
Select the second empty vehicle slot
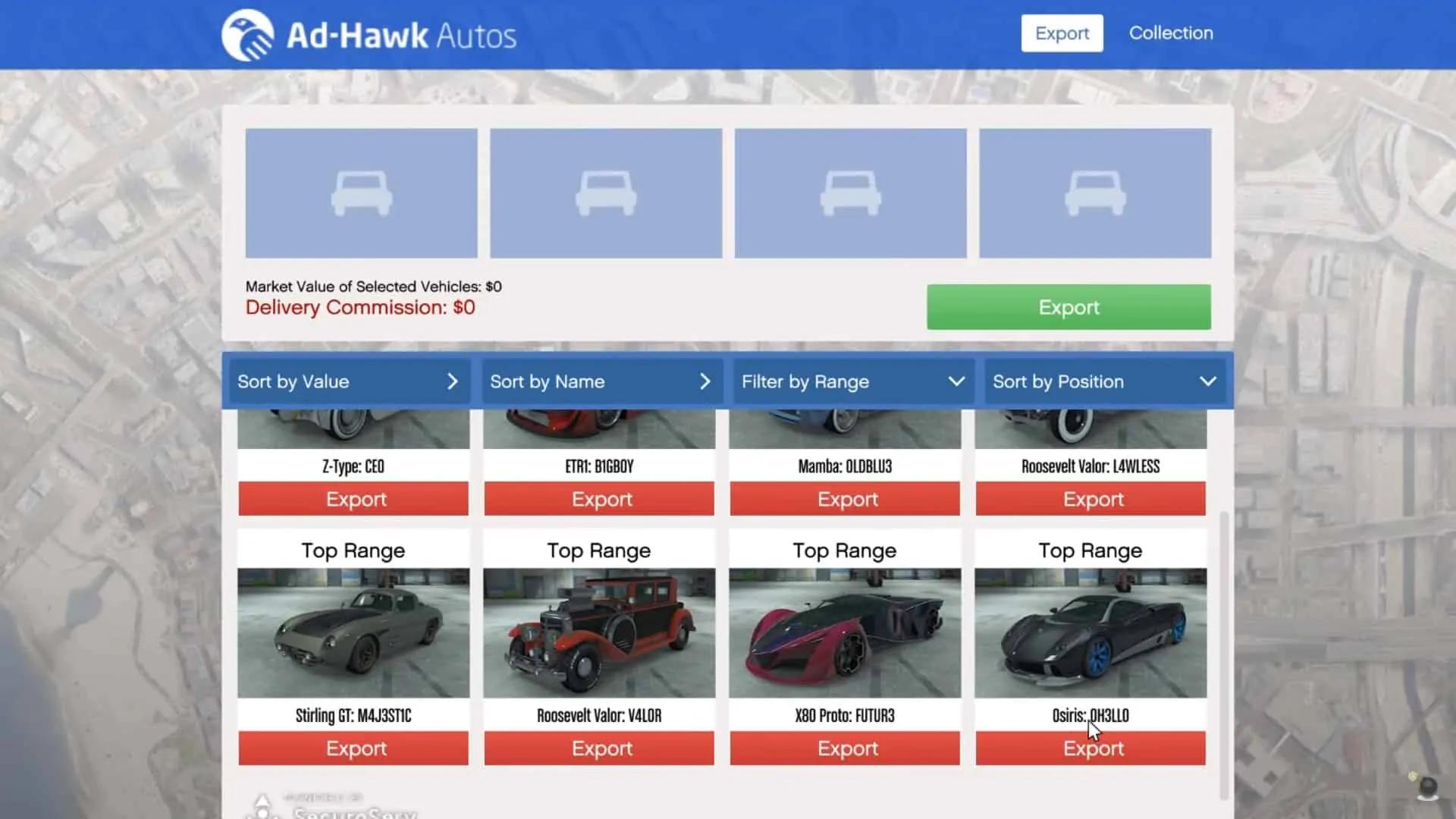(x=606, y=192)
